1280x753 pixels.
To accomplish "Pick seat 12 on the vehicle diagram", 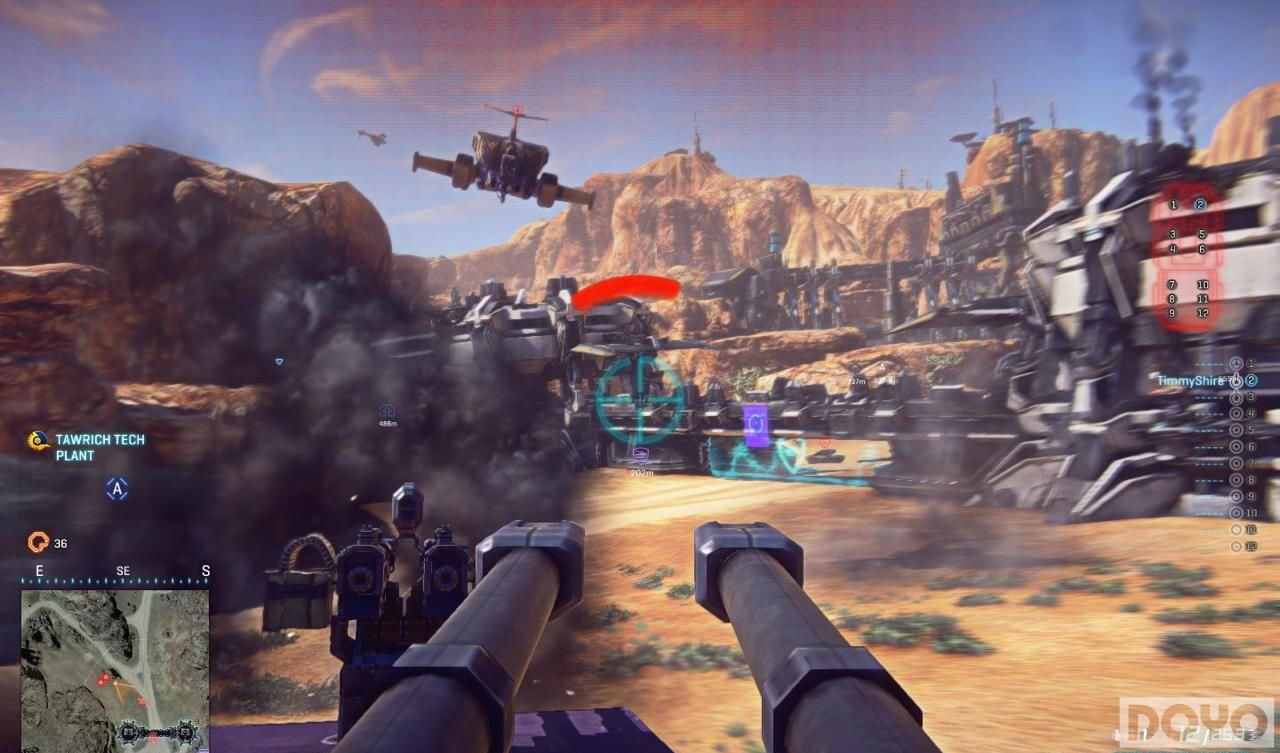I will [1203, 313].
